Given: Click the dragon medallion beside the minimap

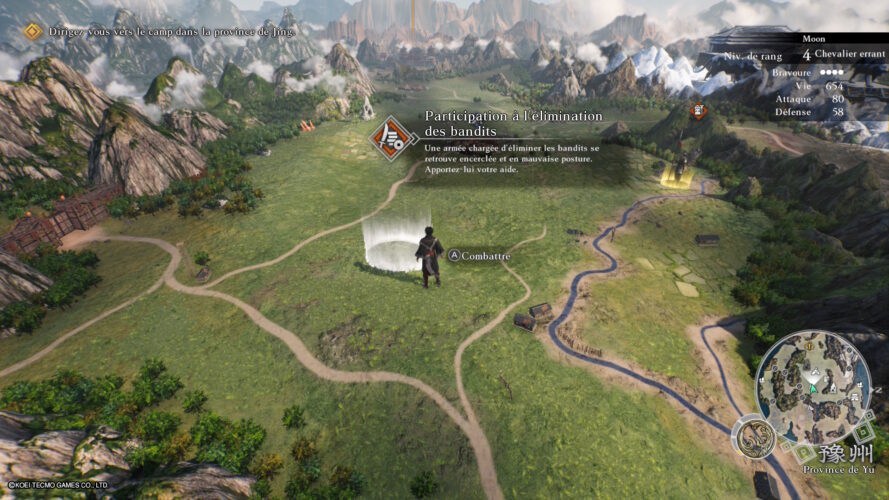Looking at the screenshot, I should [x=753, y=436].
